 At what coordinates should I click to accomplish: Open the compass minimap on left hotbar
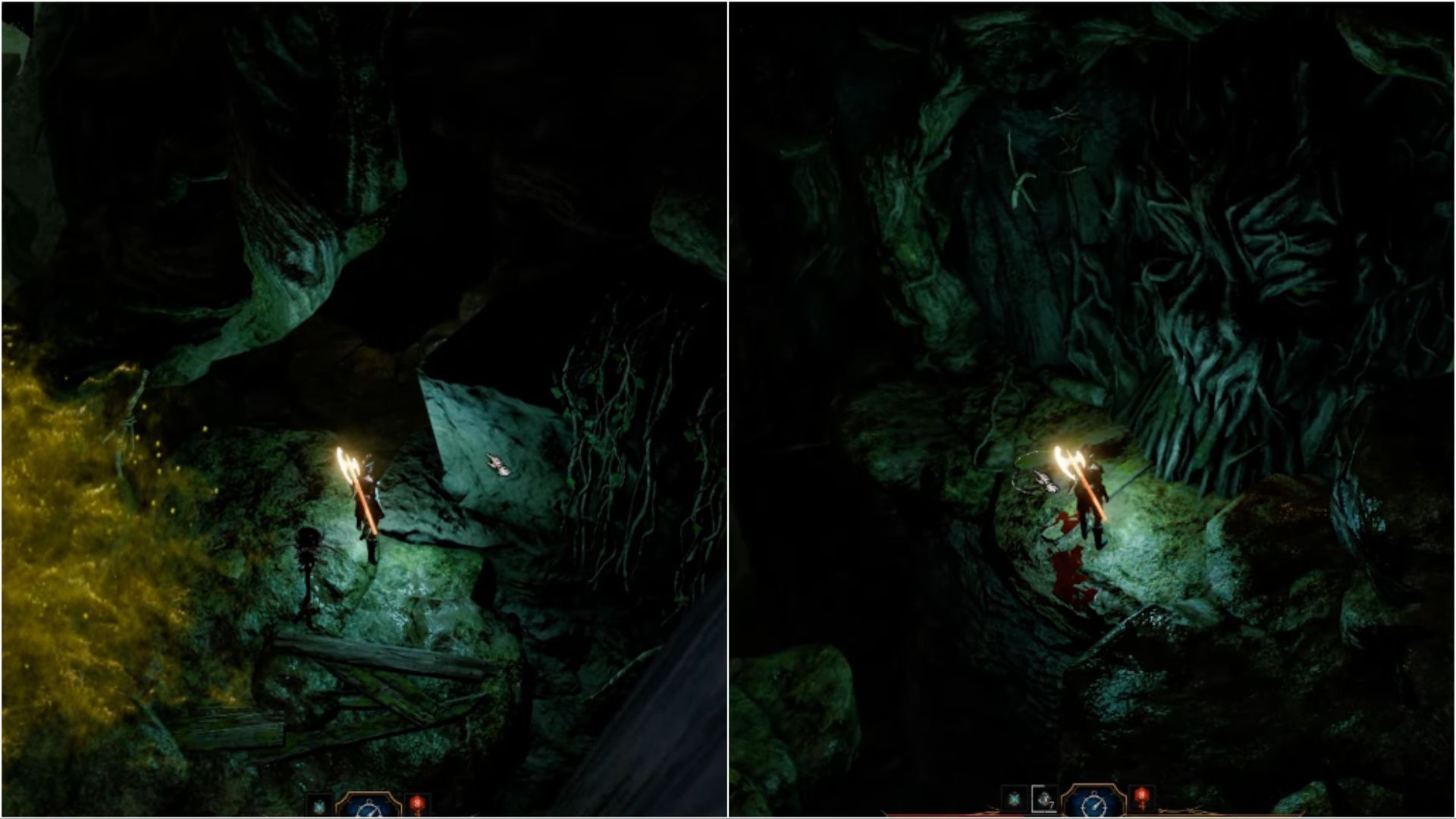369,808
